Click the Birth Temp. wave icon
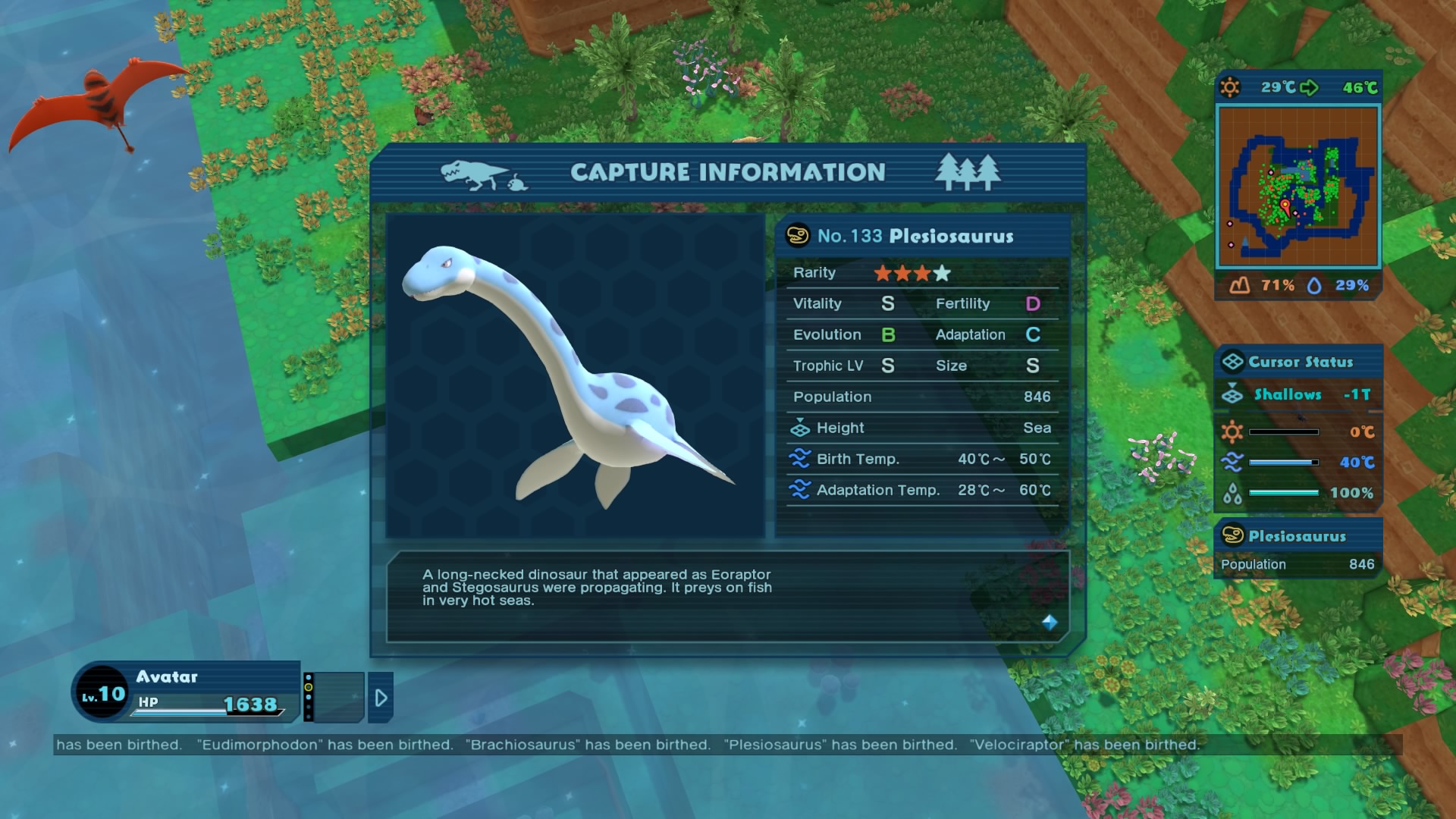The image size is (1456, 819). pyautogui.click(x=802, y=459)
